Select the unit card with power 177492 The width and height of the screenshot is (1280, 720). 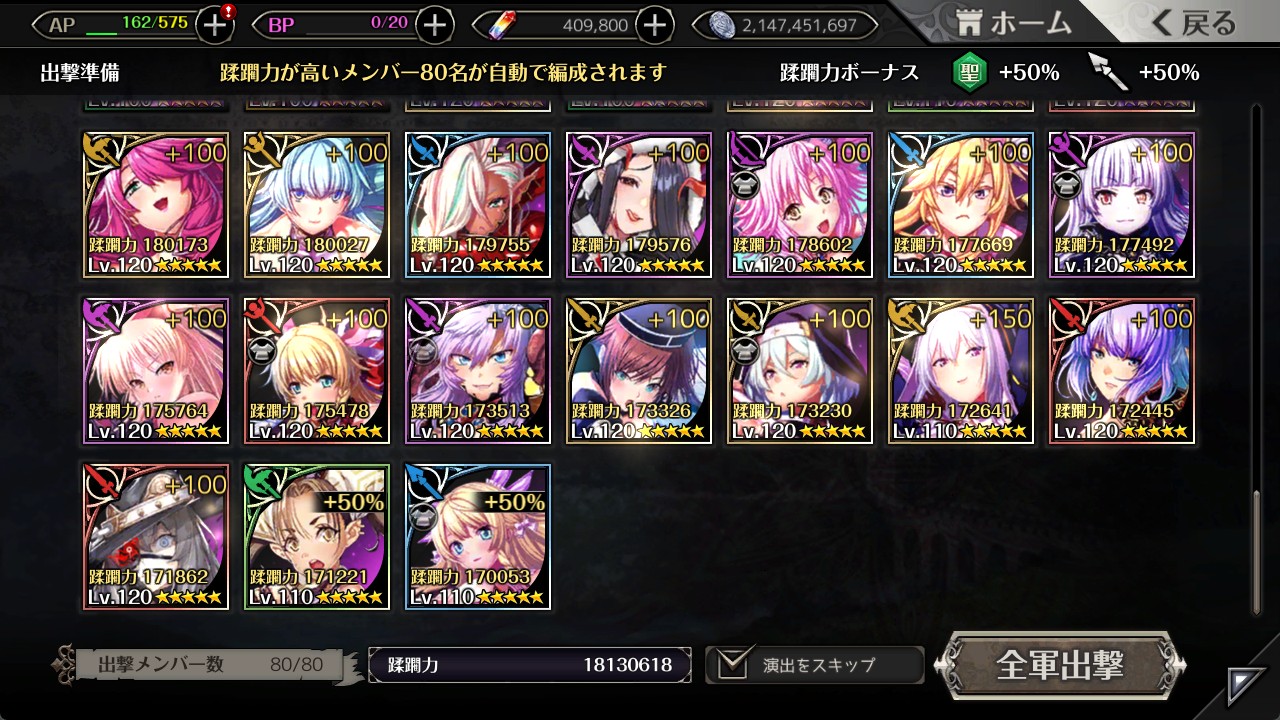click(x=1122, y=205)
